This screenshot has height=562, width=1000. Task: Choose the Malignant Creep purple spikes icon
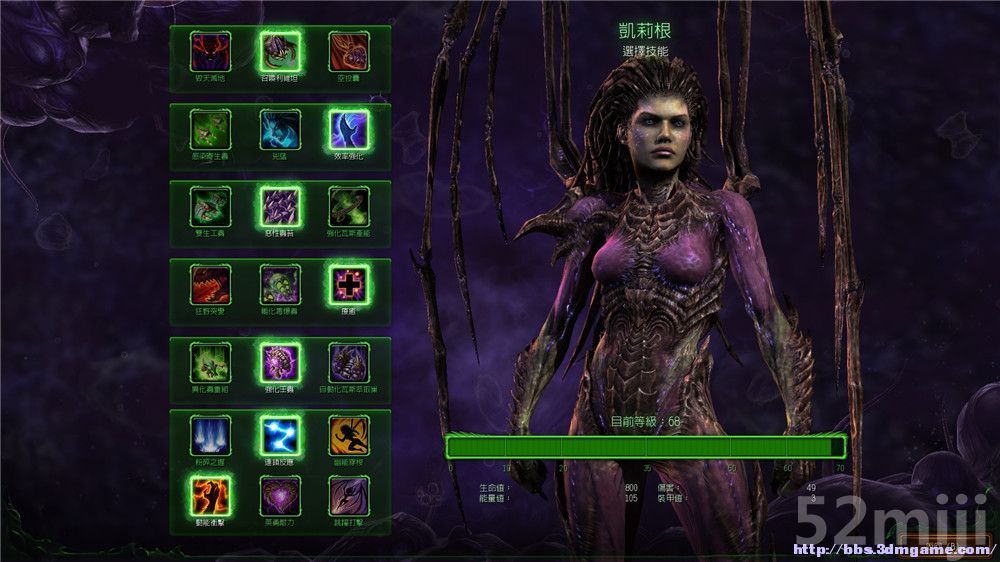click(280, 206)
